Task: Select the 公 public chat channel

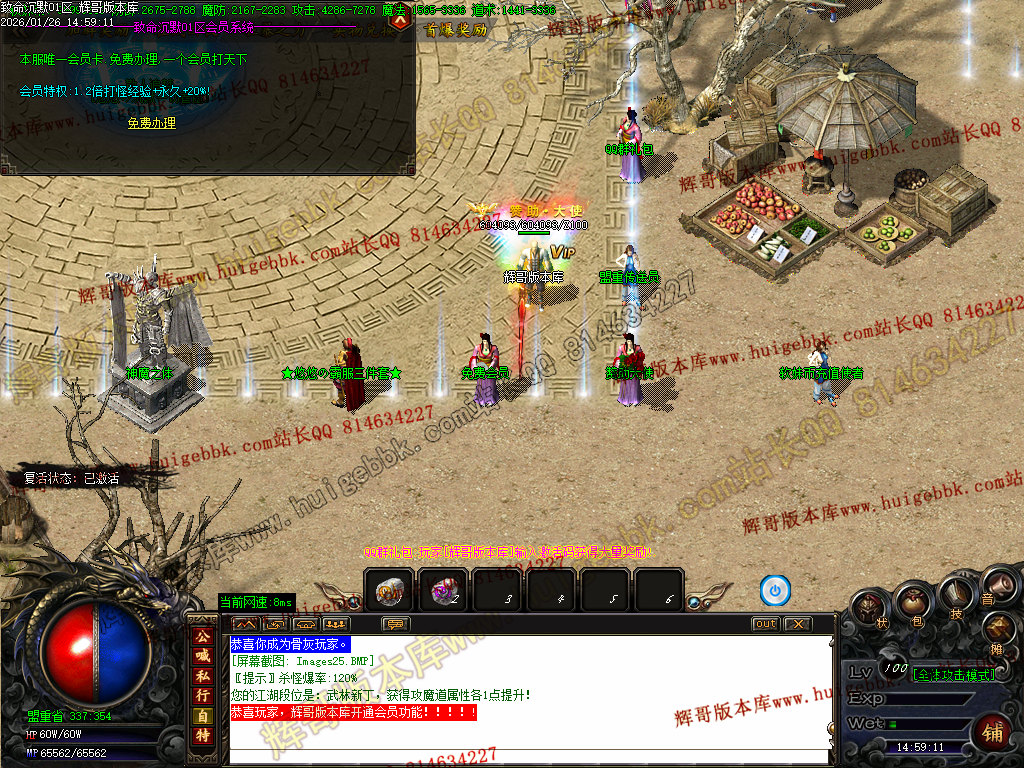Action: (x=202, y=635)
